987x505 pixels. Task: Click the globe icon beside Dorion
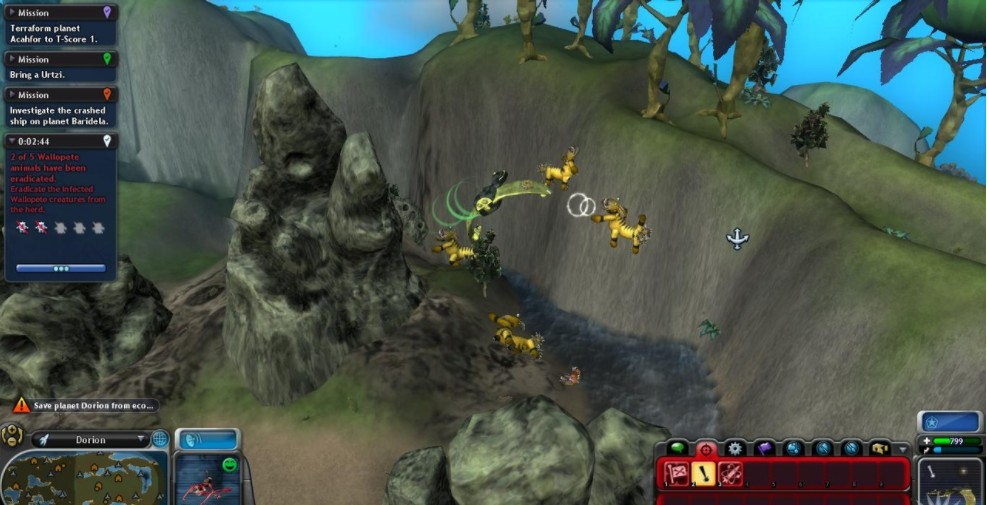coord(160,439)
